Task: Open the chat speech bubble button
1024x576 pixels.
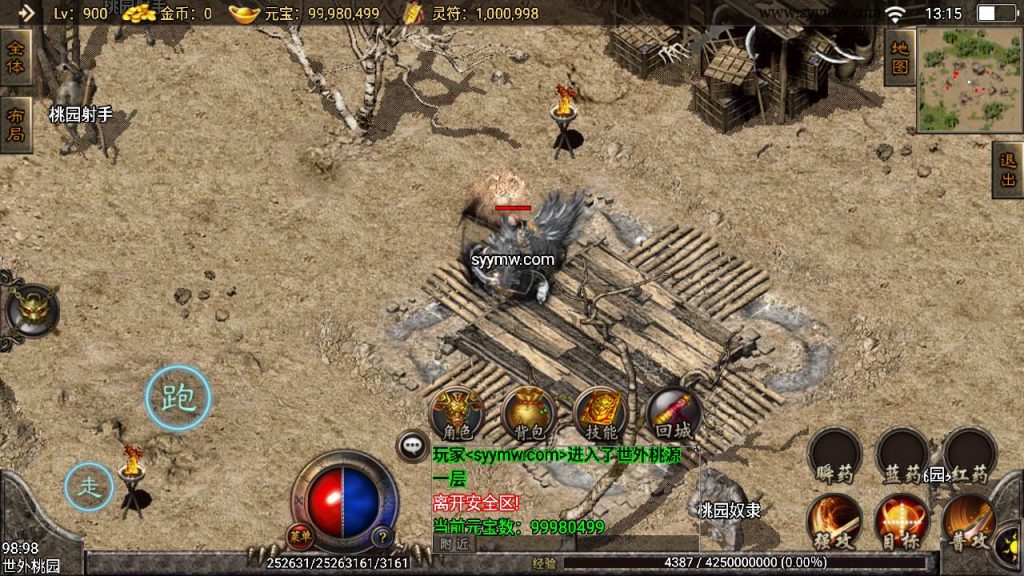Action: 411,446
